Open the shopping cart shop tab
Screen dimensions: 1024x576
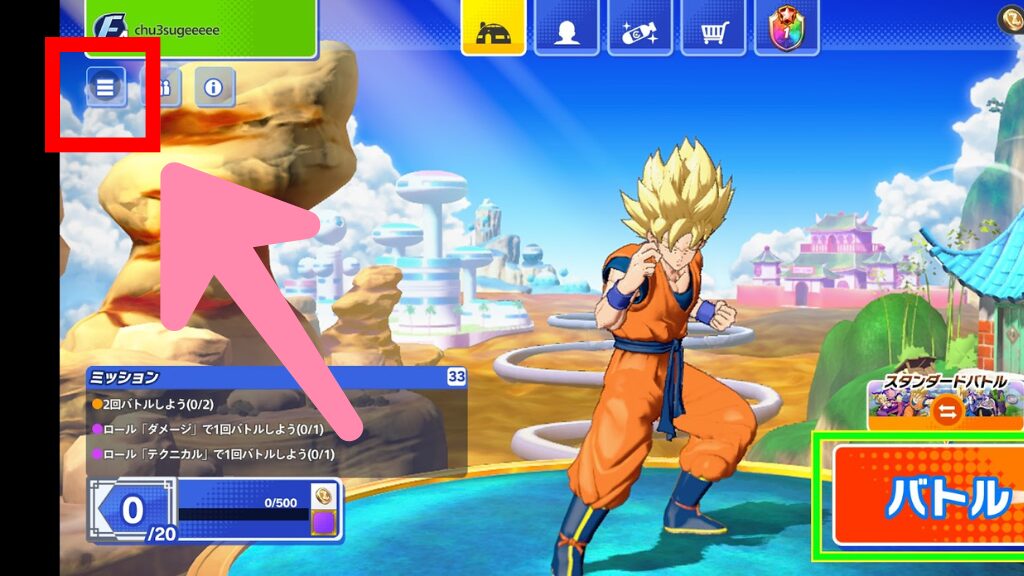(x=713, y=28)
